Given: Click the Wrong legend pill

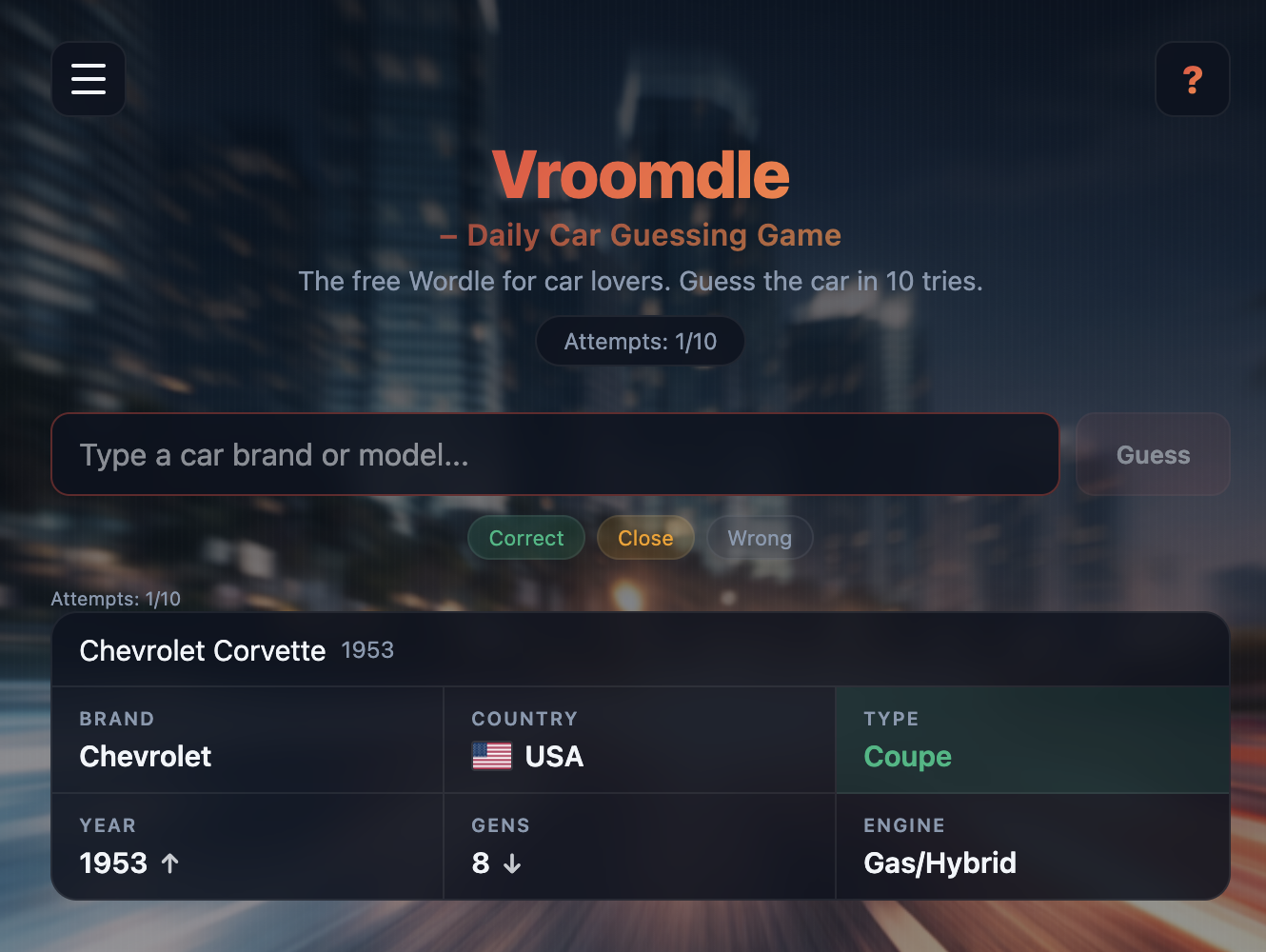Looking at the screenshot, I should click(x=760, y=538).
